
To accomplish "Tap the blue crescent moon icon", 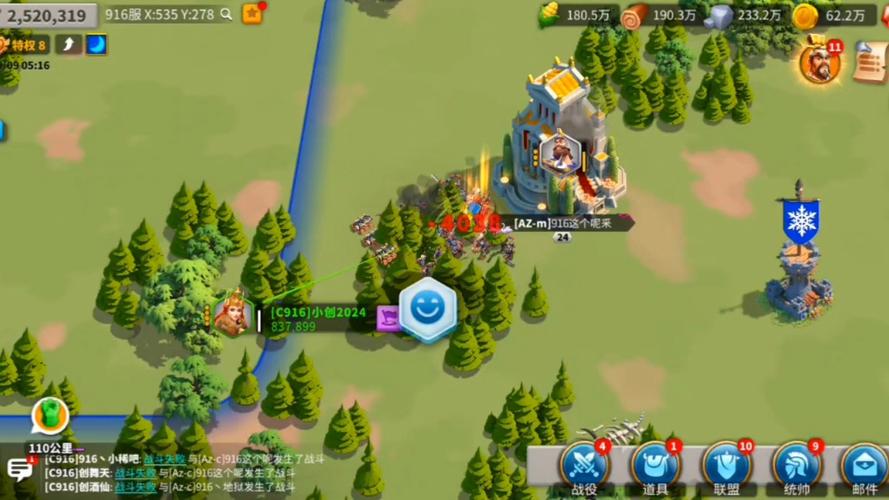I will [x=97, y=44].
